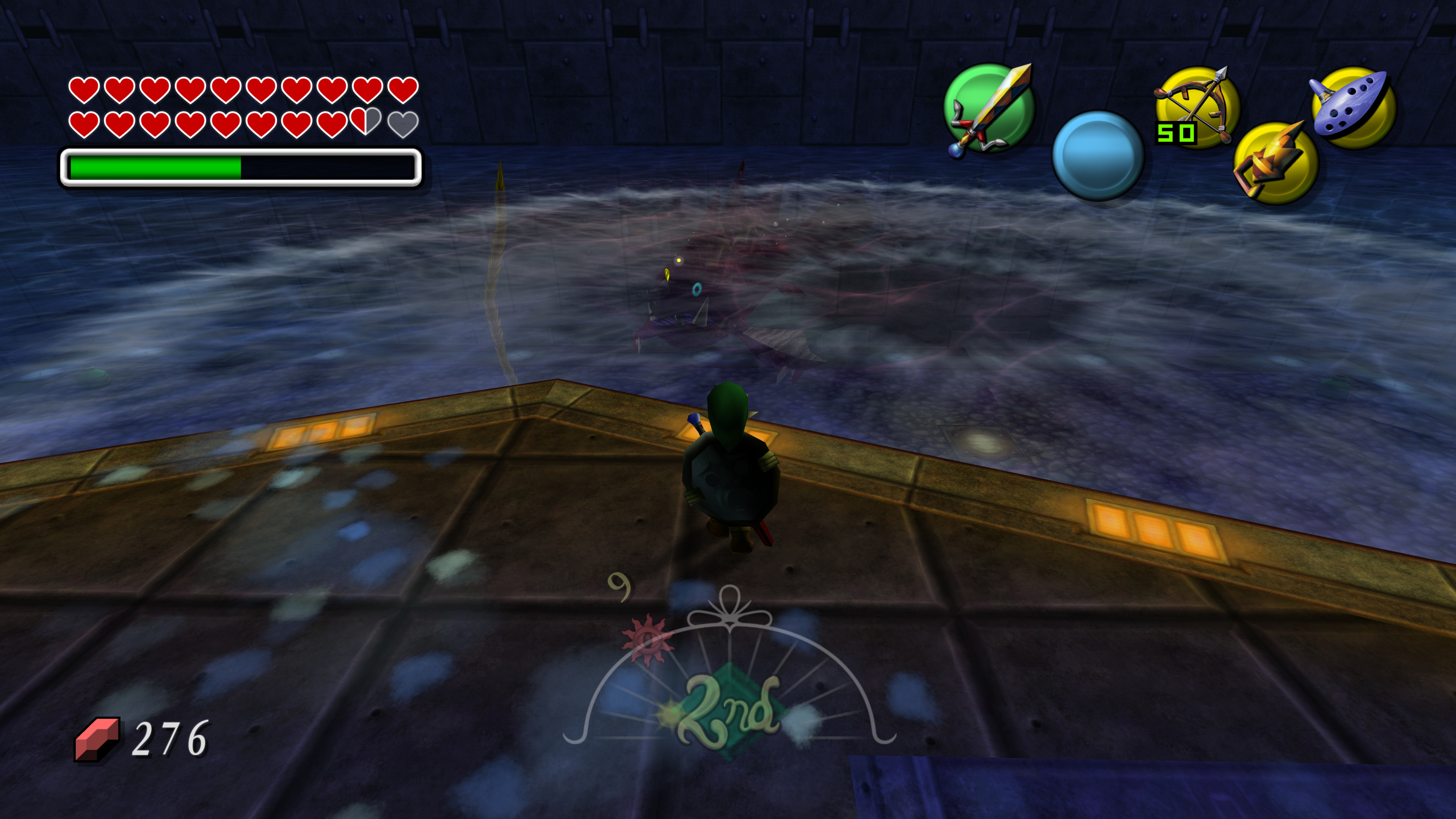The height and width of the screenshot is (819, 1456).
Task: Click the empty blue action button
Action: click(x=1098, y=155)
